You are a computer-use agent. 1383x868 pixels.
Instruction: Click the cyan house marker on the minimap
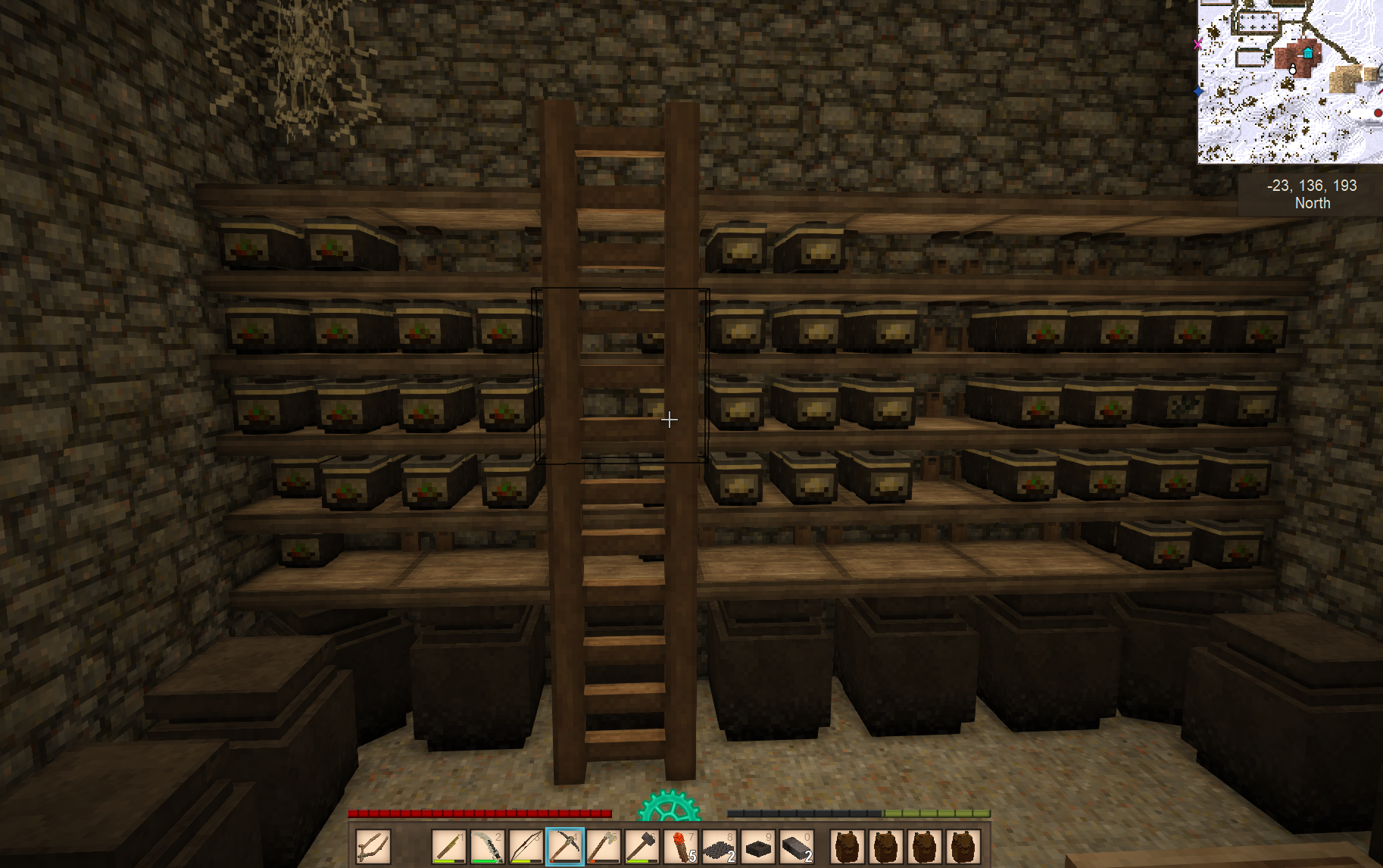point(1308,53)
